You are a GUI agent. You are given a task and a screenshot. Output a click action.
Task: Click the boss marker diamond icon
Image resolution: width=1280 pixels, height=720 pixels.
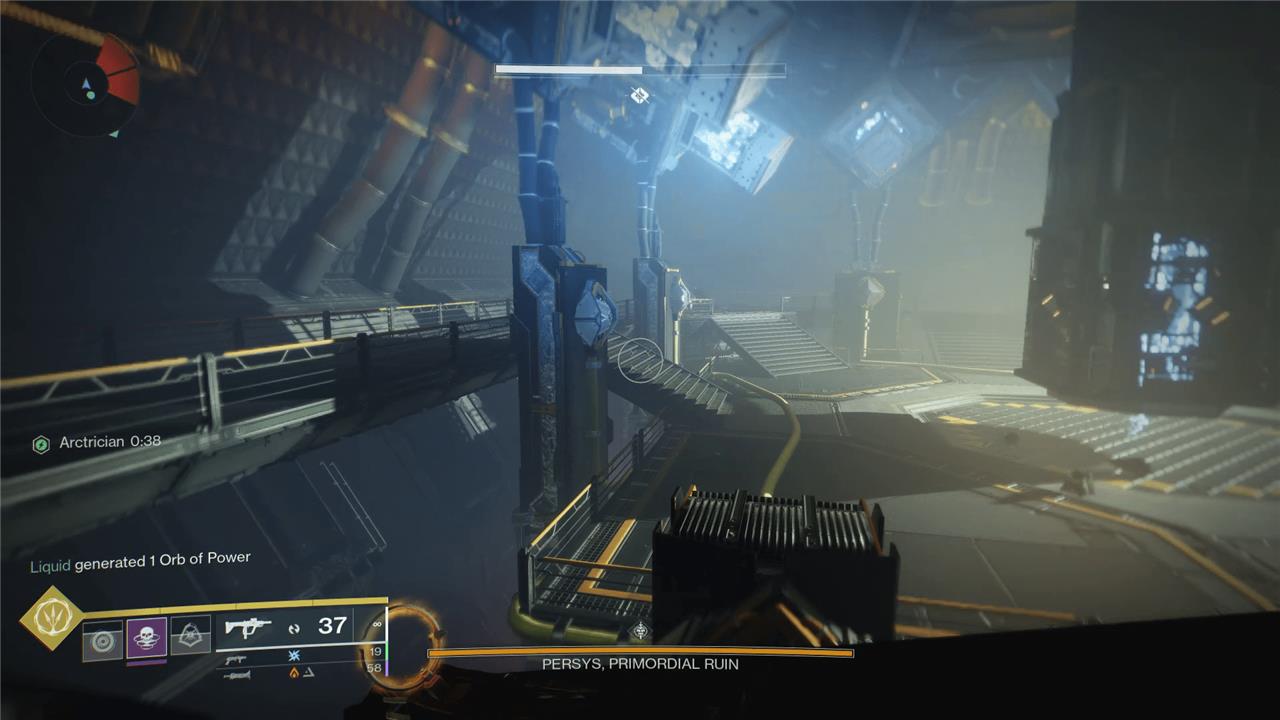(640, 95)
